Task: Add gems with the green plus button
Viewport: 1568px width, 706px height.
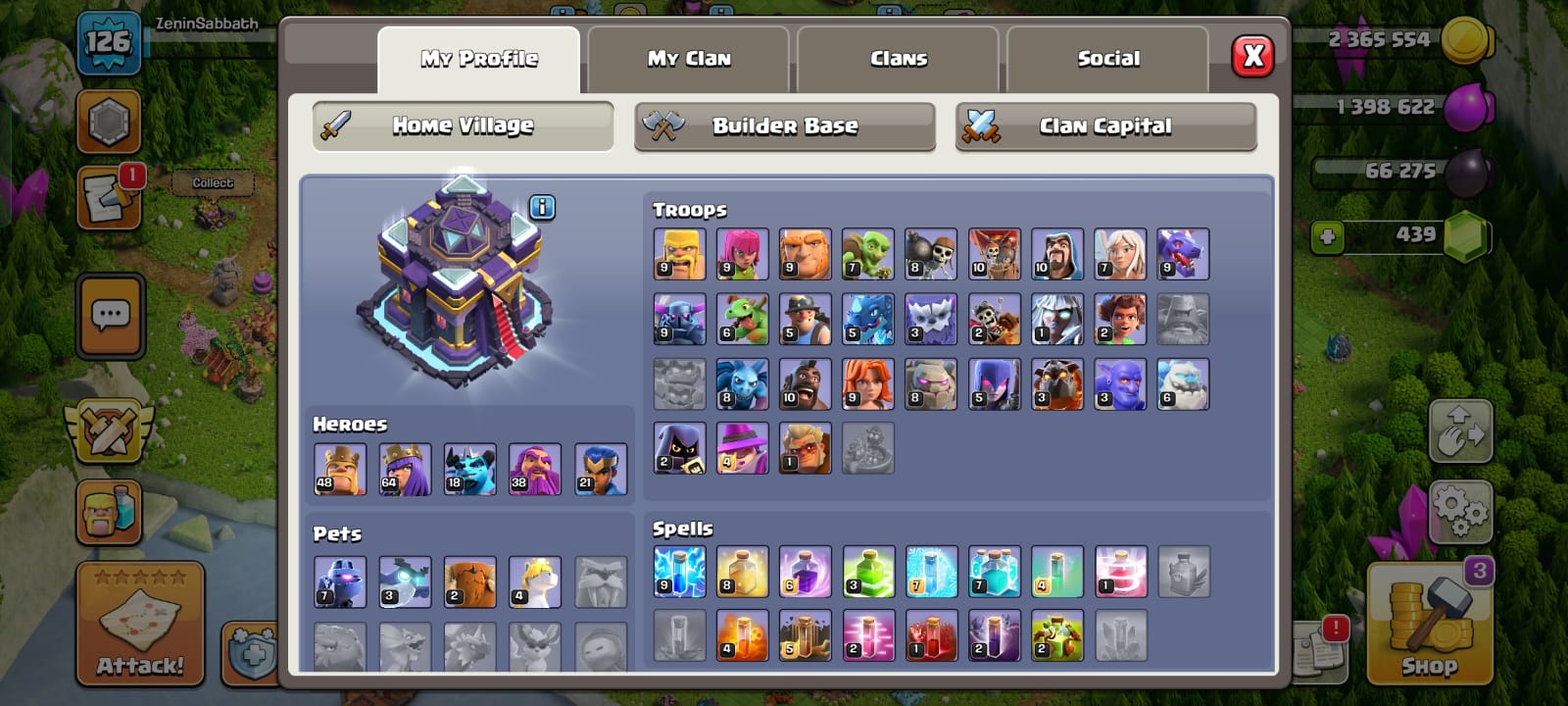Action: (1327, 236)
